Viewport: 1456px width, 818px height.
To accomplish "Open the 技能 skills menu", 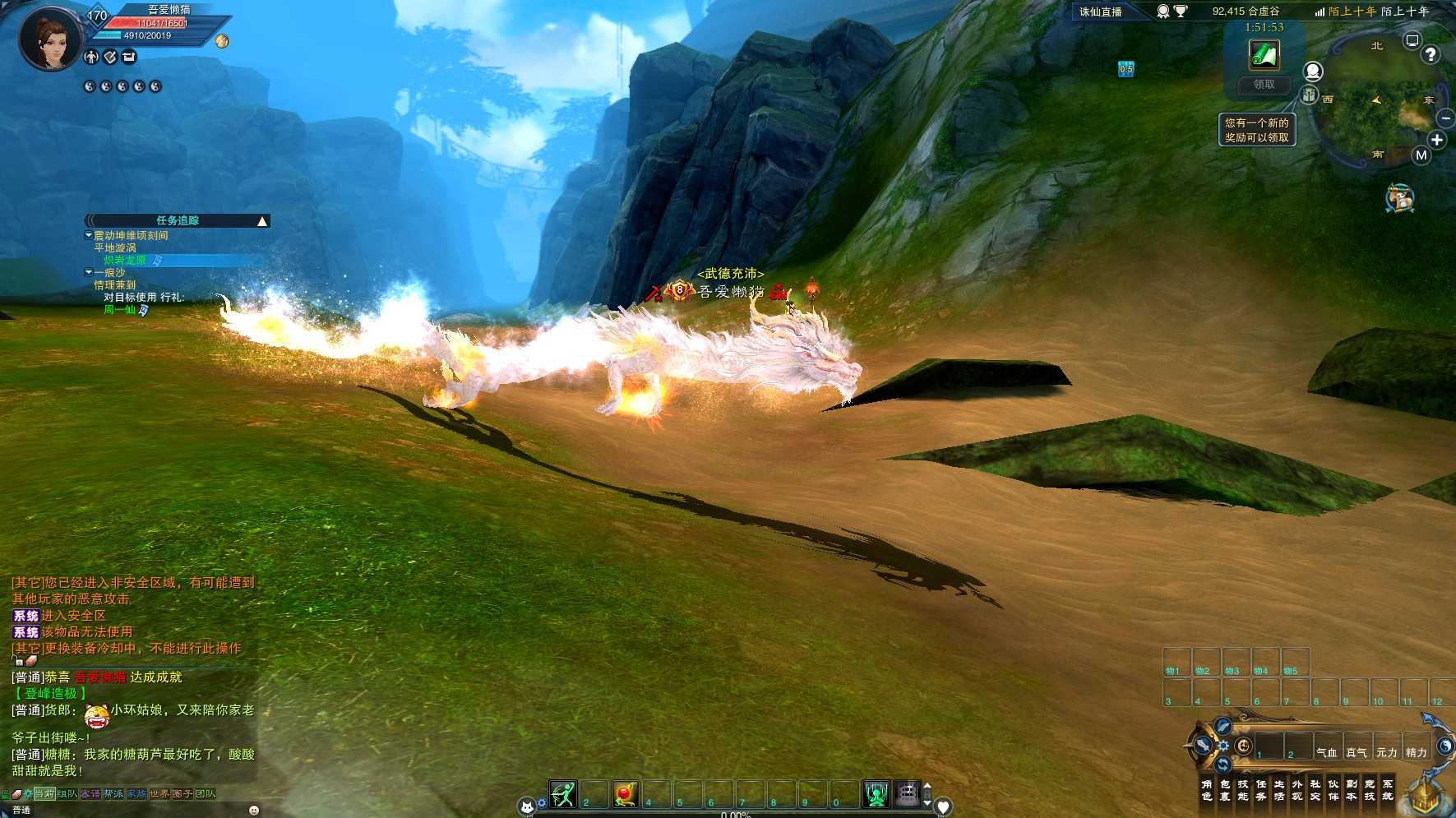I will tap(1243, 790).
